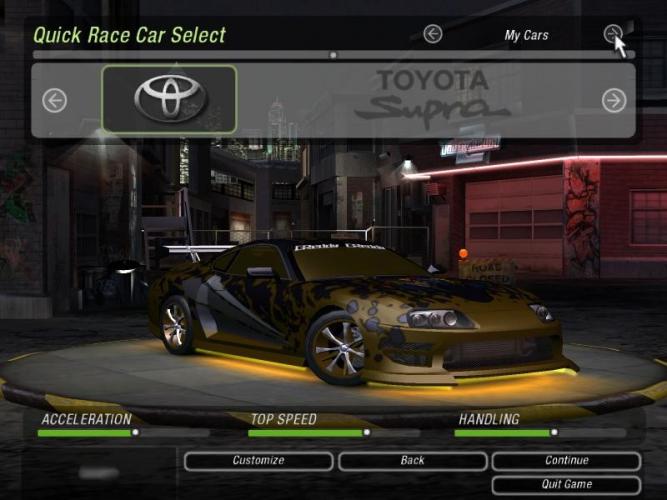The image size is (667, 500).
Task: Switch to the next car category after My Cars
Action: (x=613, y=34)
